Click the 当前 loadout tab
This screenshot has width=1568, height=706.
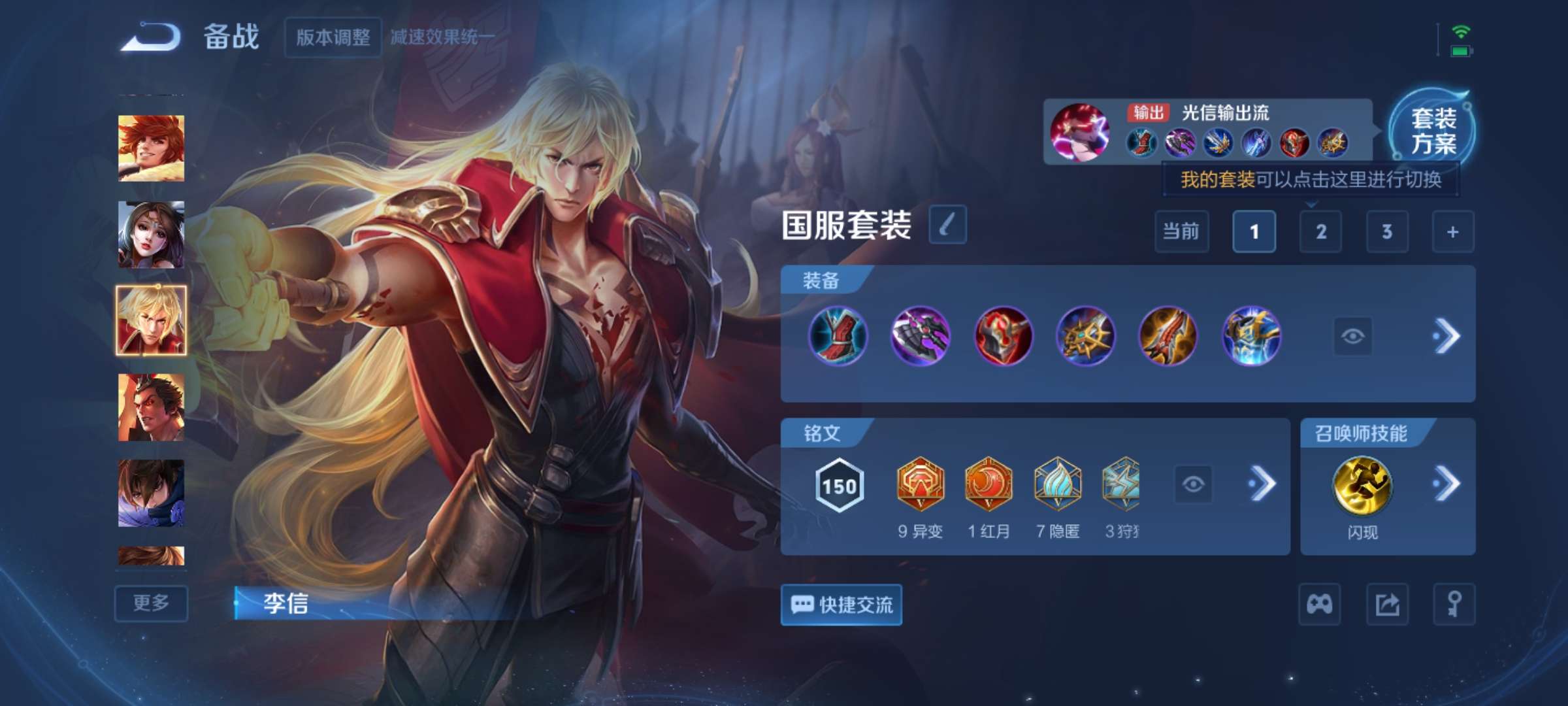pyautogui.click(x=1182, y=232)
